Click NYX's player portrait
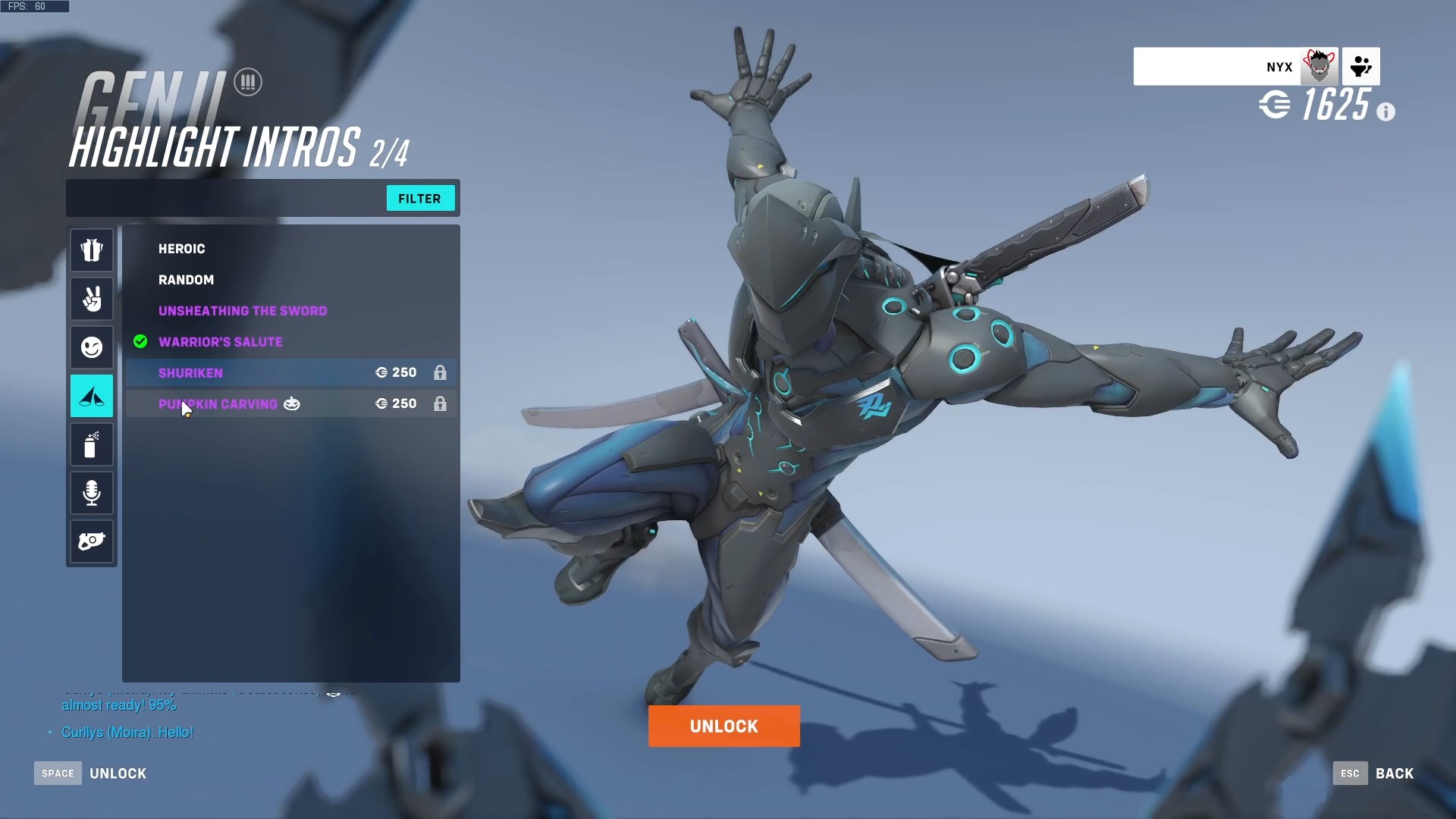The image size is (1456, 819). [1319, 66]
